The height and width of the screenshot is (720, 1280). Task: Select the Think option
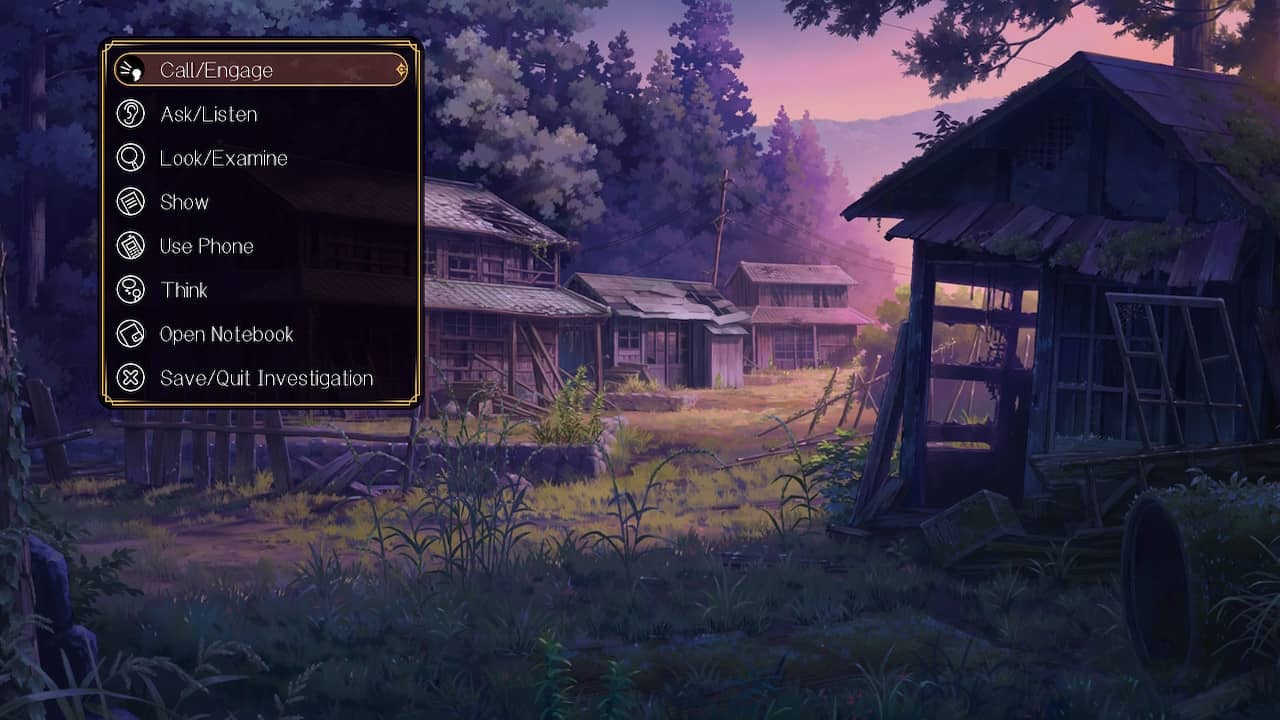(184, 290)
